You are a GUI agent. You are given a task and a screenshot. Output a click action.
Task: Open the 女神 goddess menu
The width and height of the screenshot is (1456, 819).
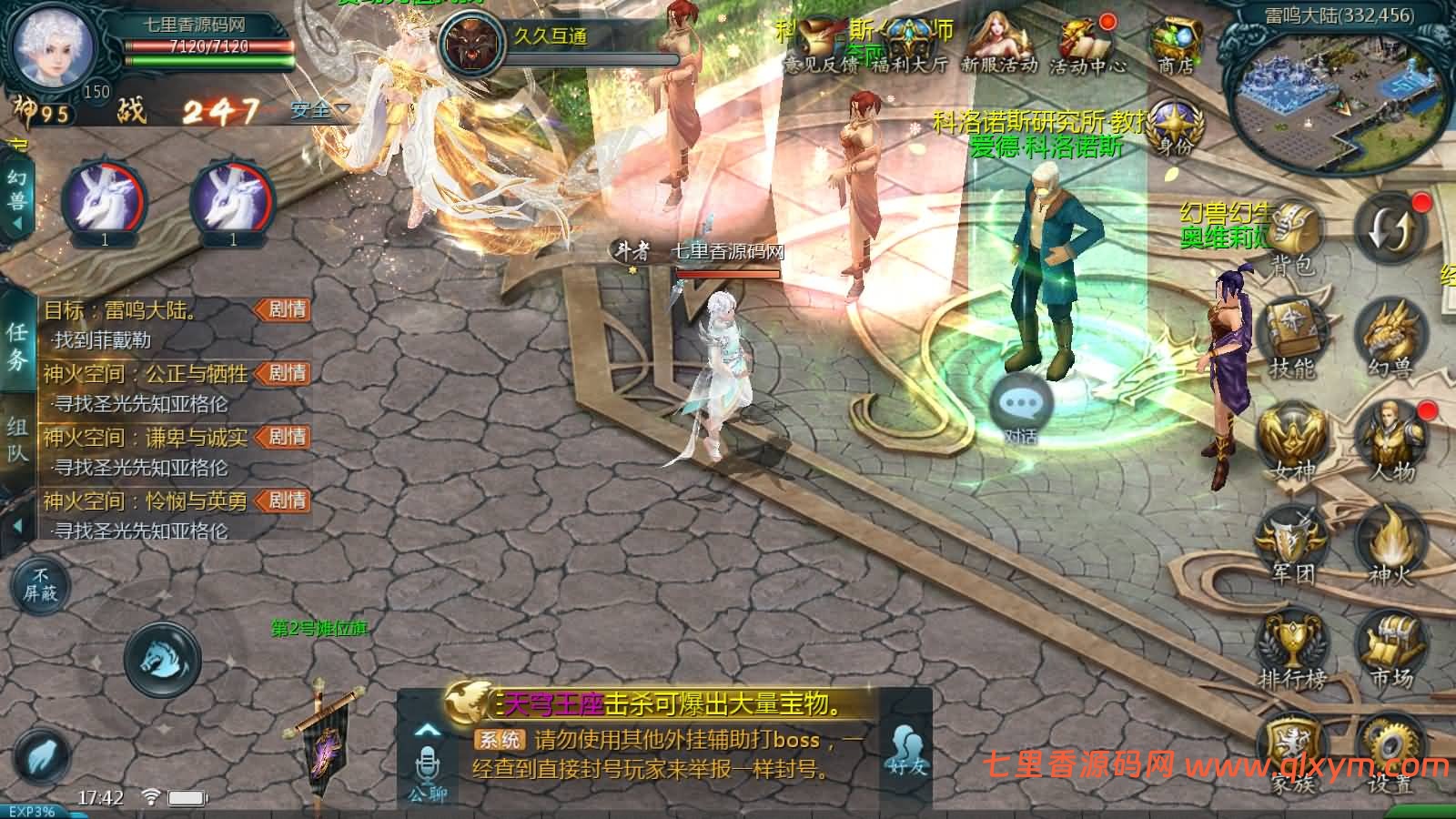tap(1292, 441)
